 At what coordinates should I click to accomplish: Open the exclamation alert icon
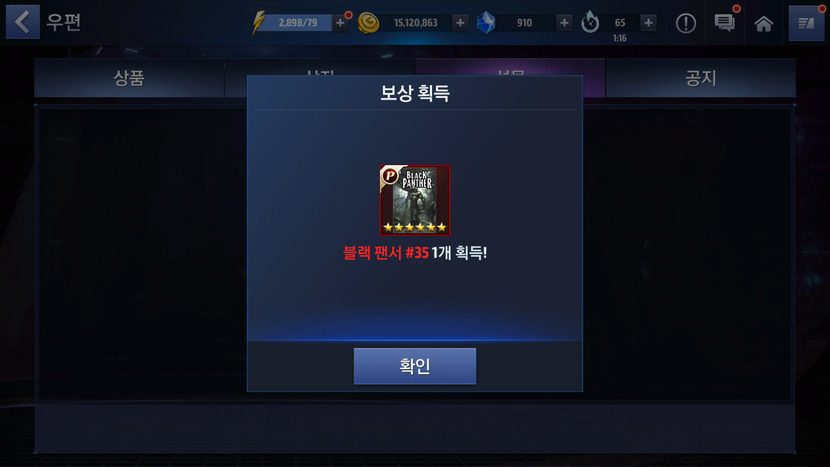[x=686, y=23]
